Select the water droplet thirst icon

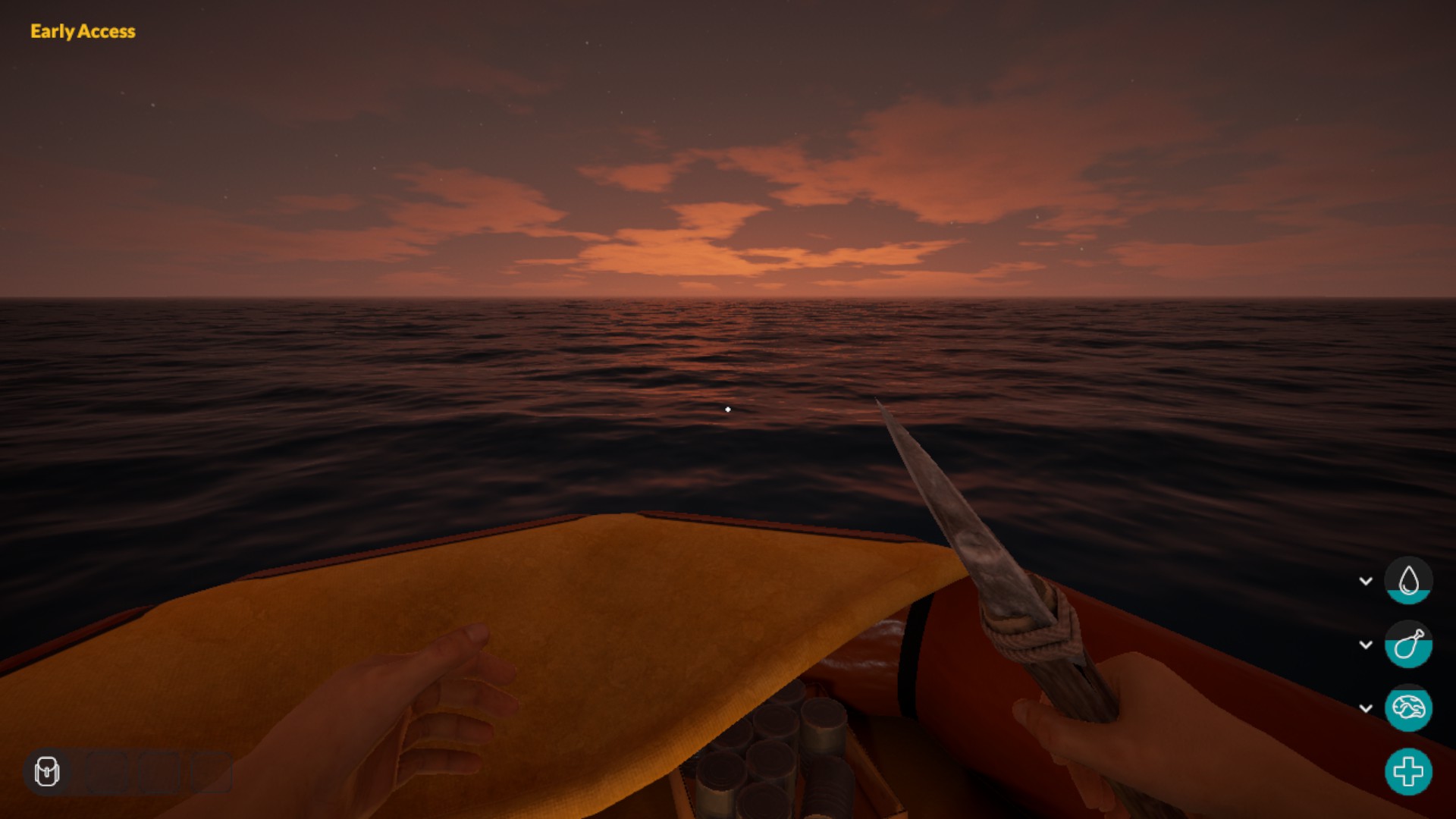click(x=1408, y=581)
